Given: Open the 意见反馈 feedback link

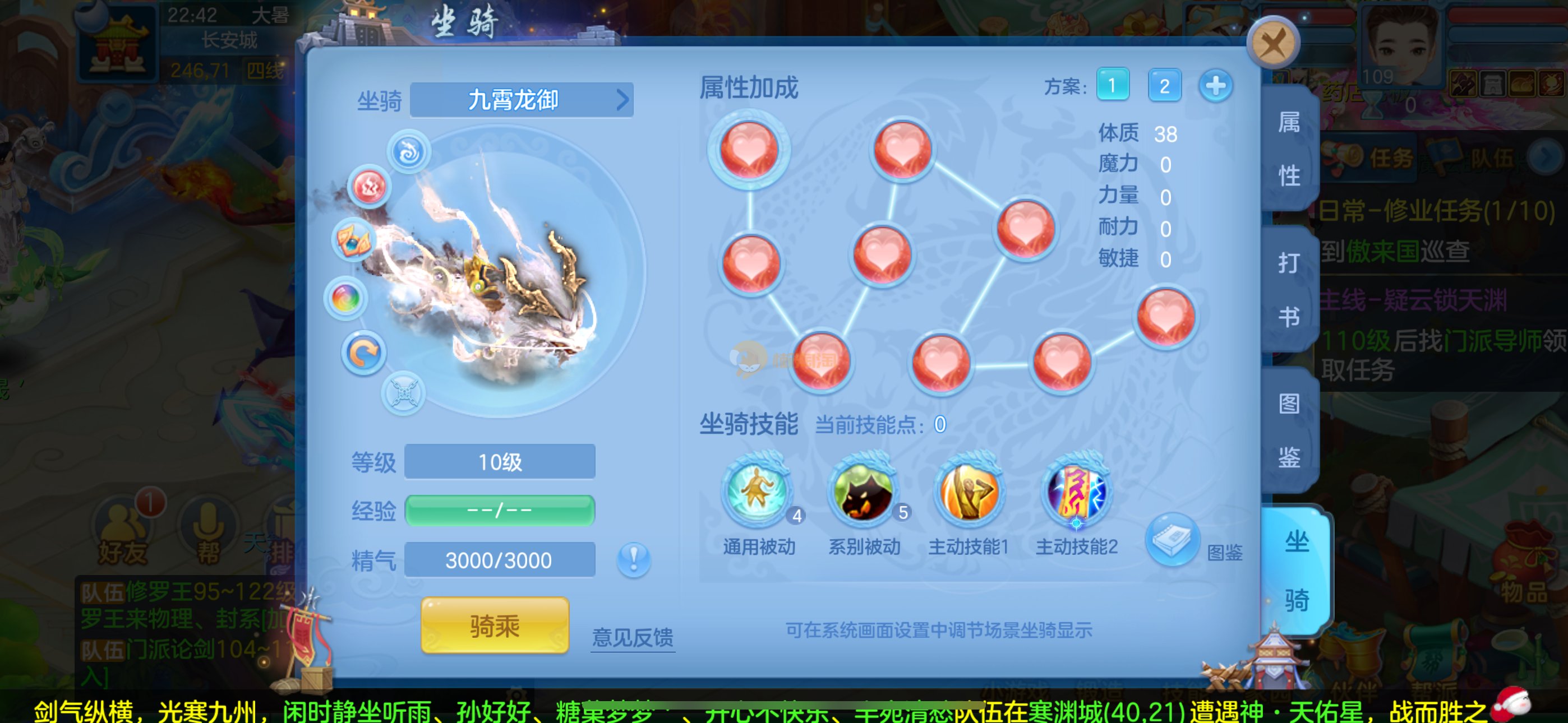Looking at the screenshot, I should [x=633, y=637].
